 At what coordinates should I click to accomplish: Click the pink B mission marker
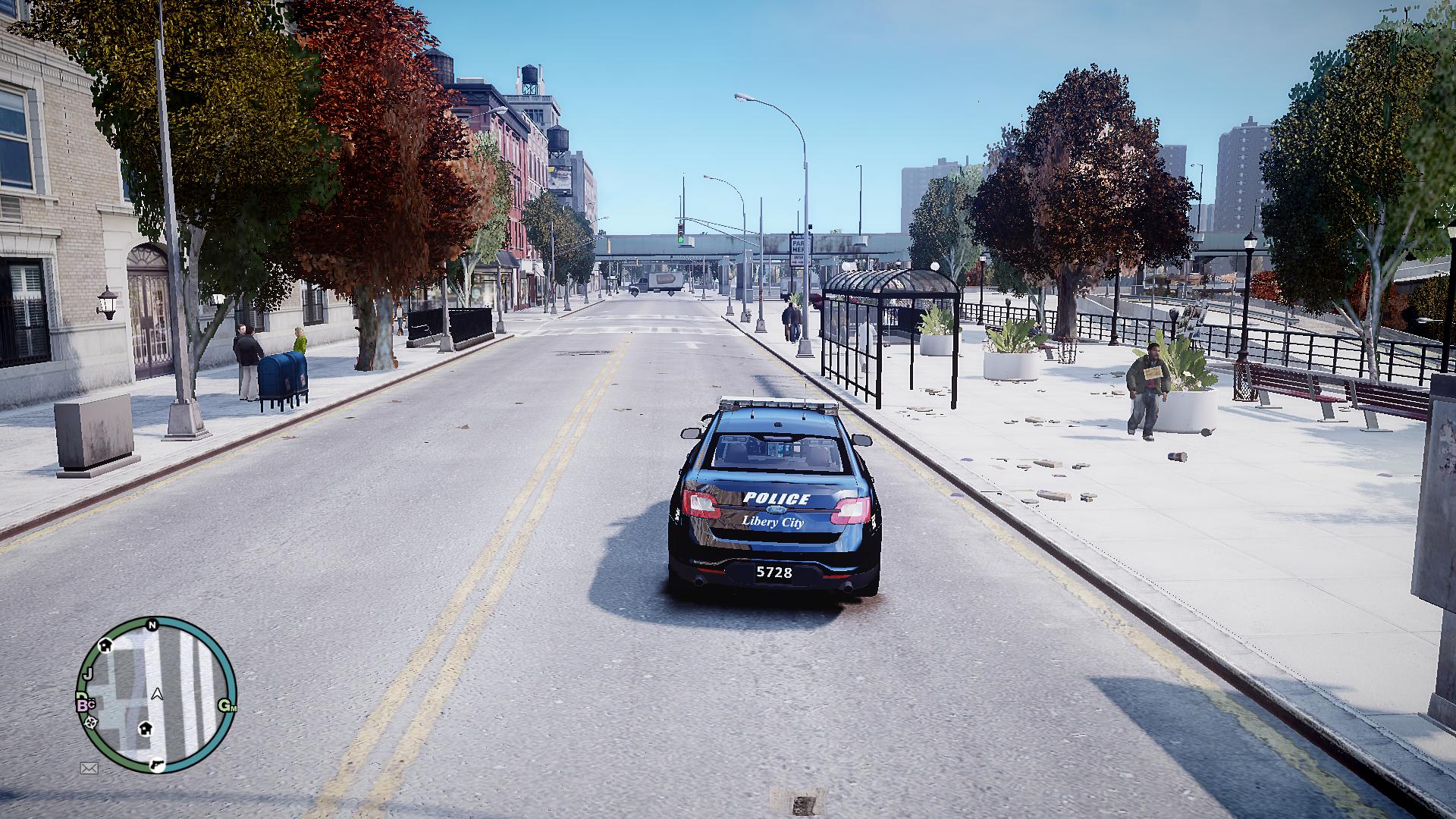click(x=83, y=704)
